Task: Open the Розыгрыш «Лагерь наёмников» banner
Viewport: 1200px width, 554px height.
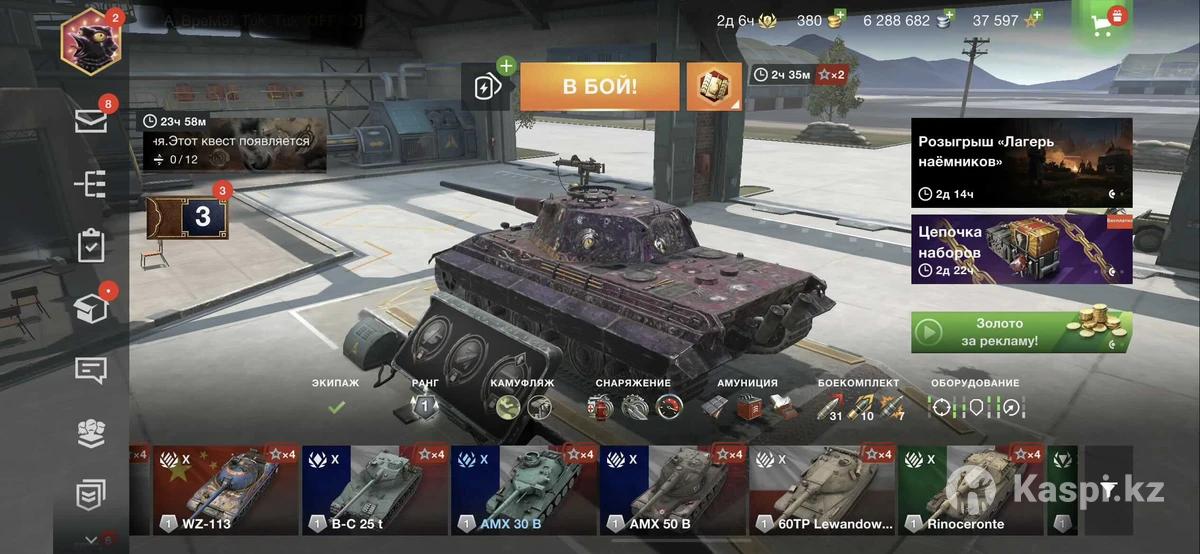Action: (1021, 162)
